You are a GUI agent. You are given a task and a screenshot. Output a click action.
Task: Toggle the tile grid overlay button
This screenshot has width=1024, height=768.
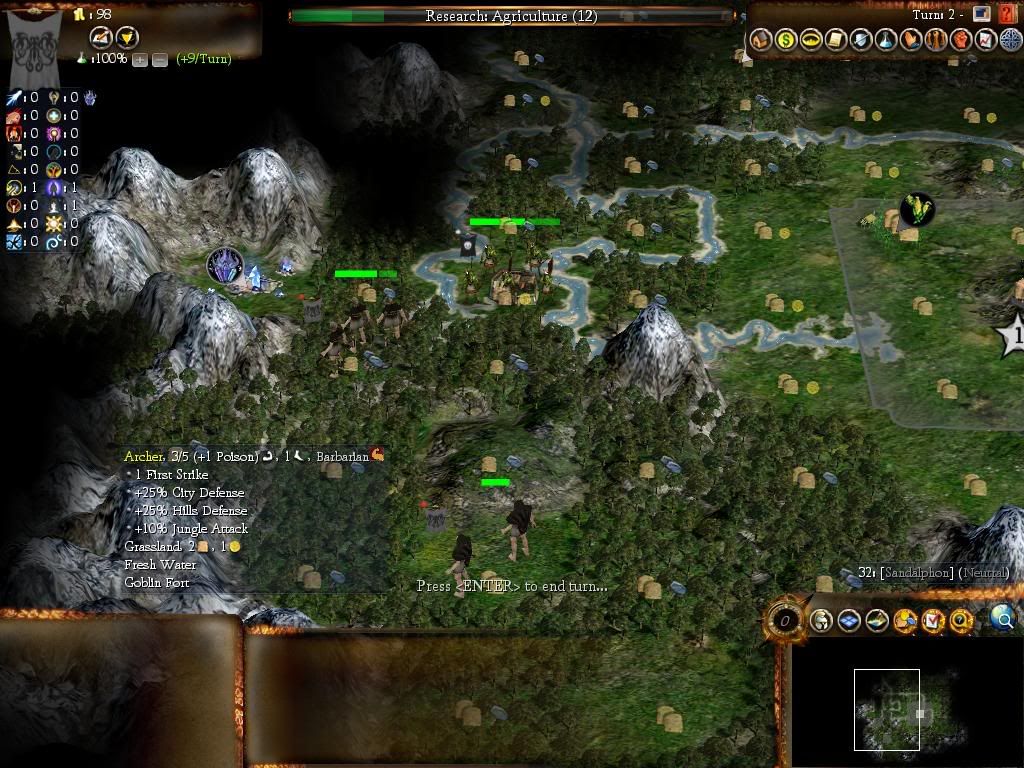(x=849, y=621)
